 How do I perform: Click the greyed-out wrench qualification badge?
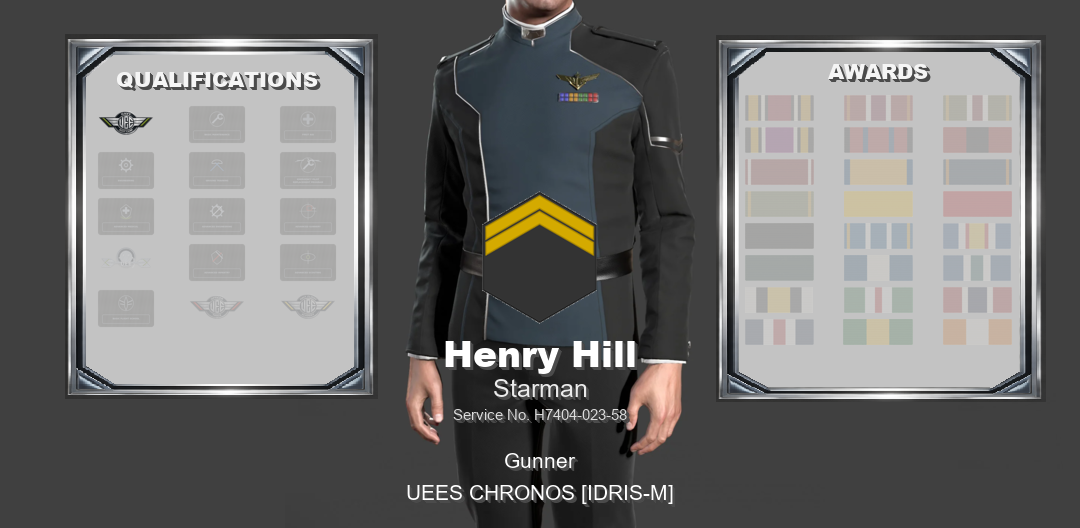(217, 124)
